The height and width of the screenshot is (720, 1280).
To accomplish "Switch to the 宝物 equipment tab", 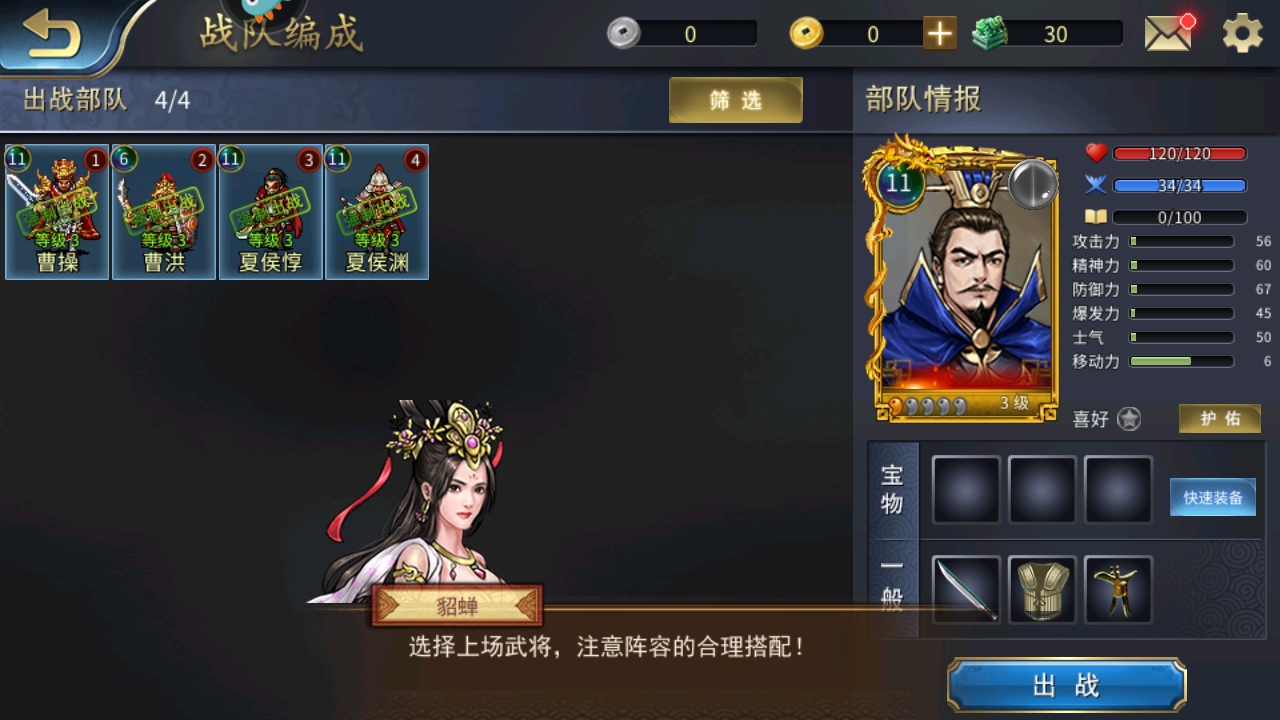I will tap(893, 490).
